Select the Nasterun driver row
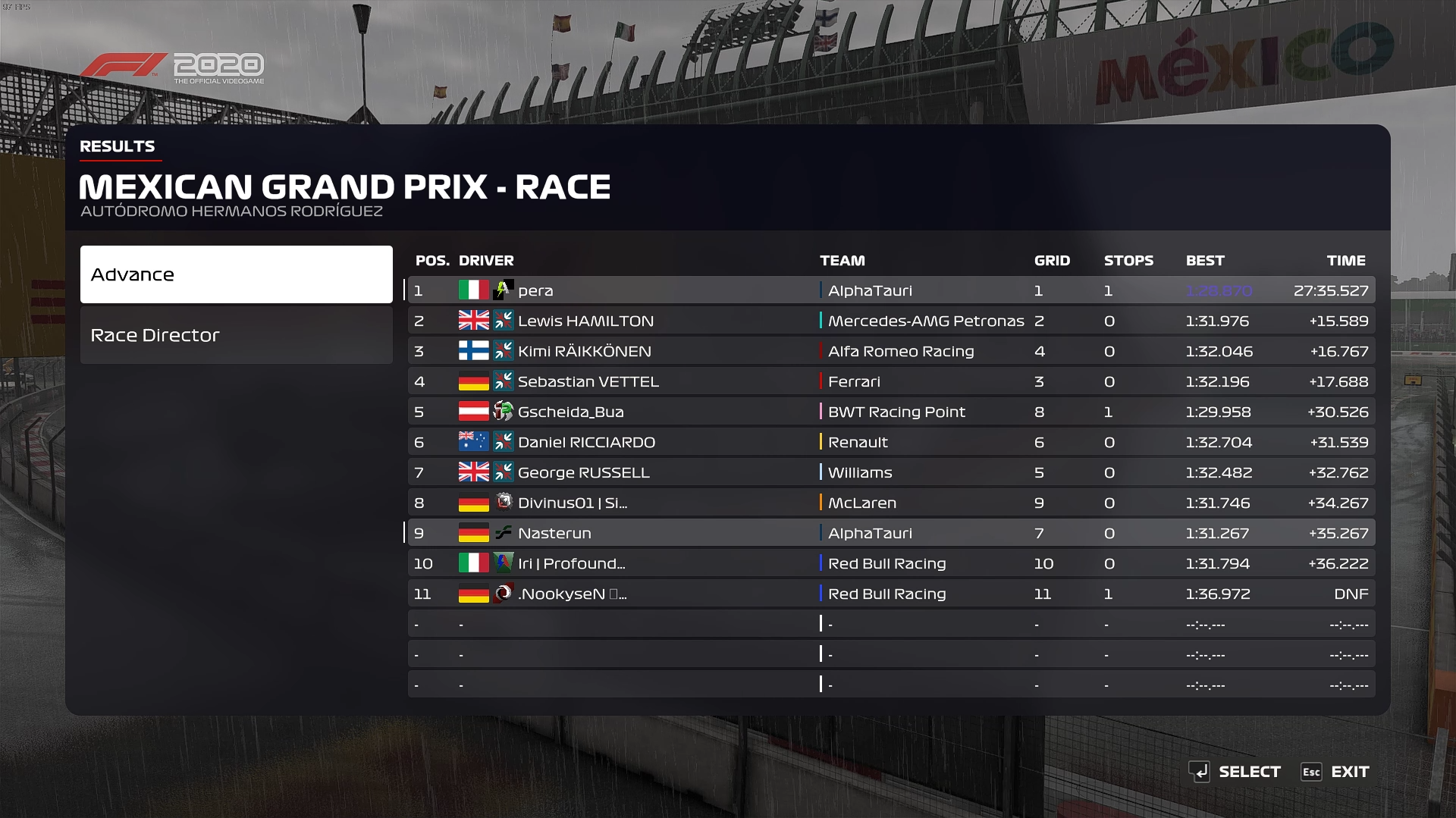The width and height of the screenshot is (1456, 818). (x=891, y=533)
